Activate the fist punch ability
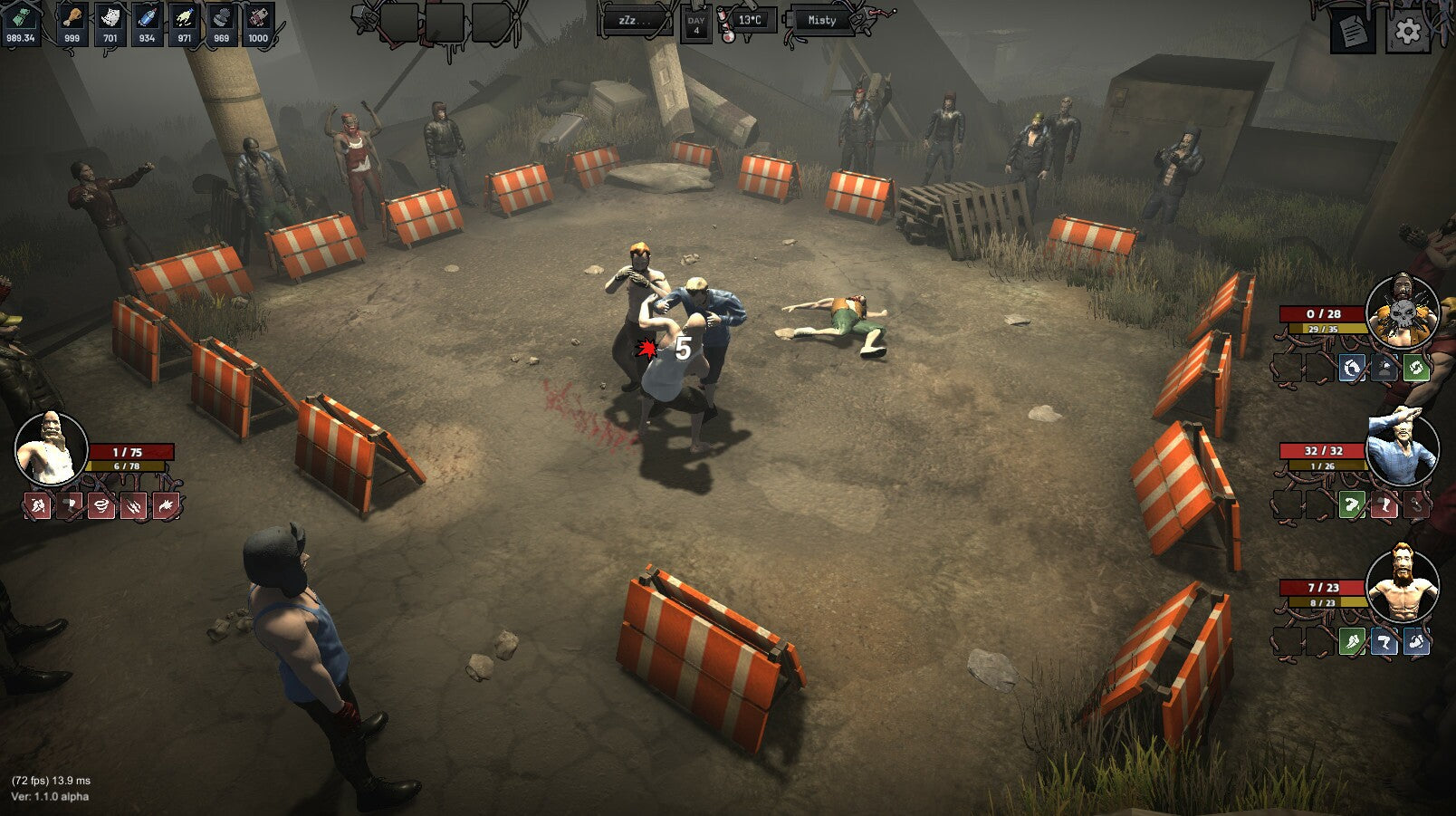The width and height of the screenshot is (1456, 816). (38, 506)
